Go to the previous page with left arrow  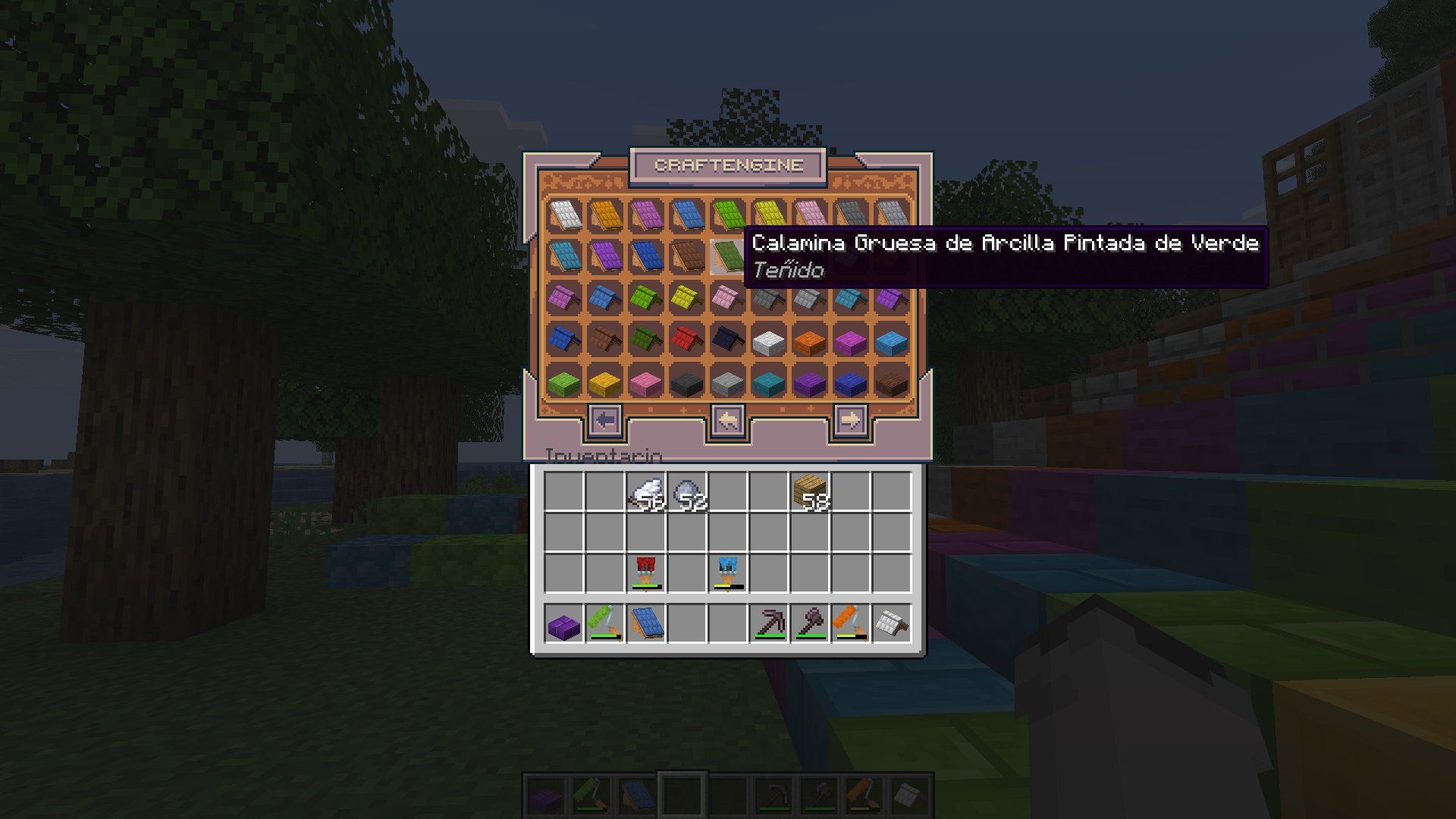(604, 420)
